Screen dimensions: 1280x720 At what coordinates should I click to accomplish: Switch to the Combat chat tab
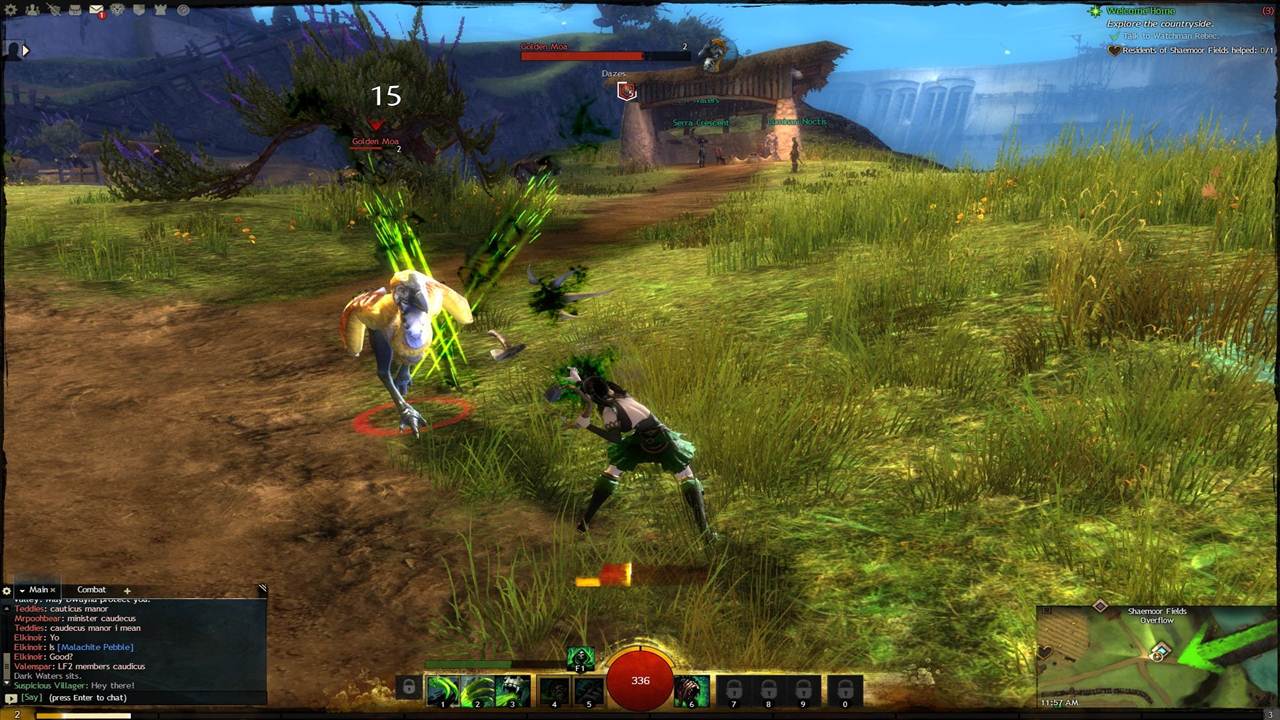click(x=91, y=590)
